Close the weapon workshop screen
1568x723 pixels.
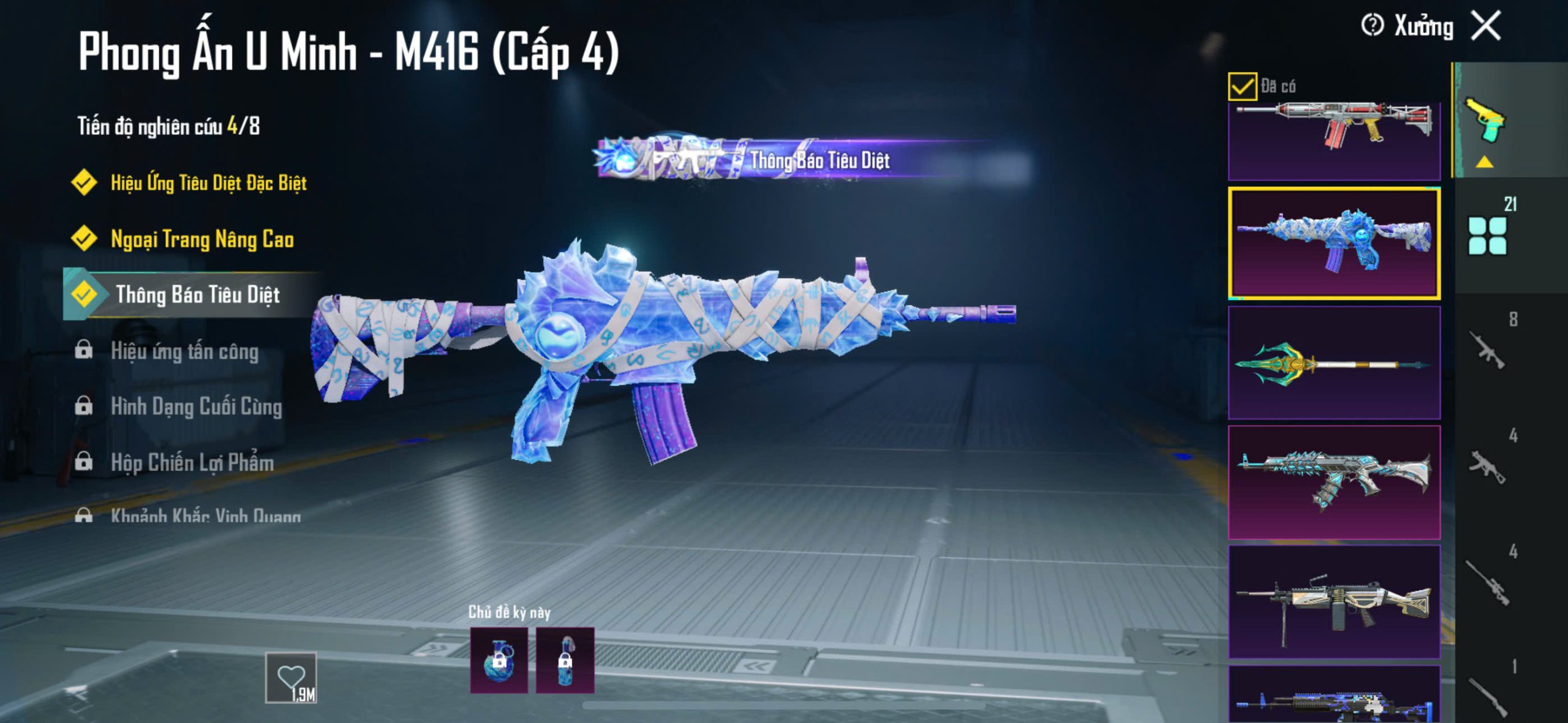[1487, 26]
